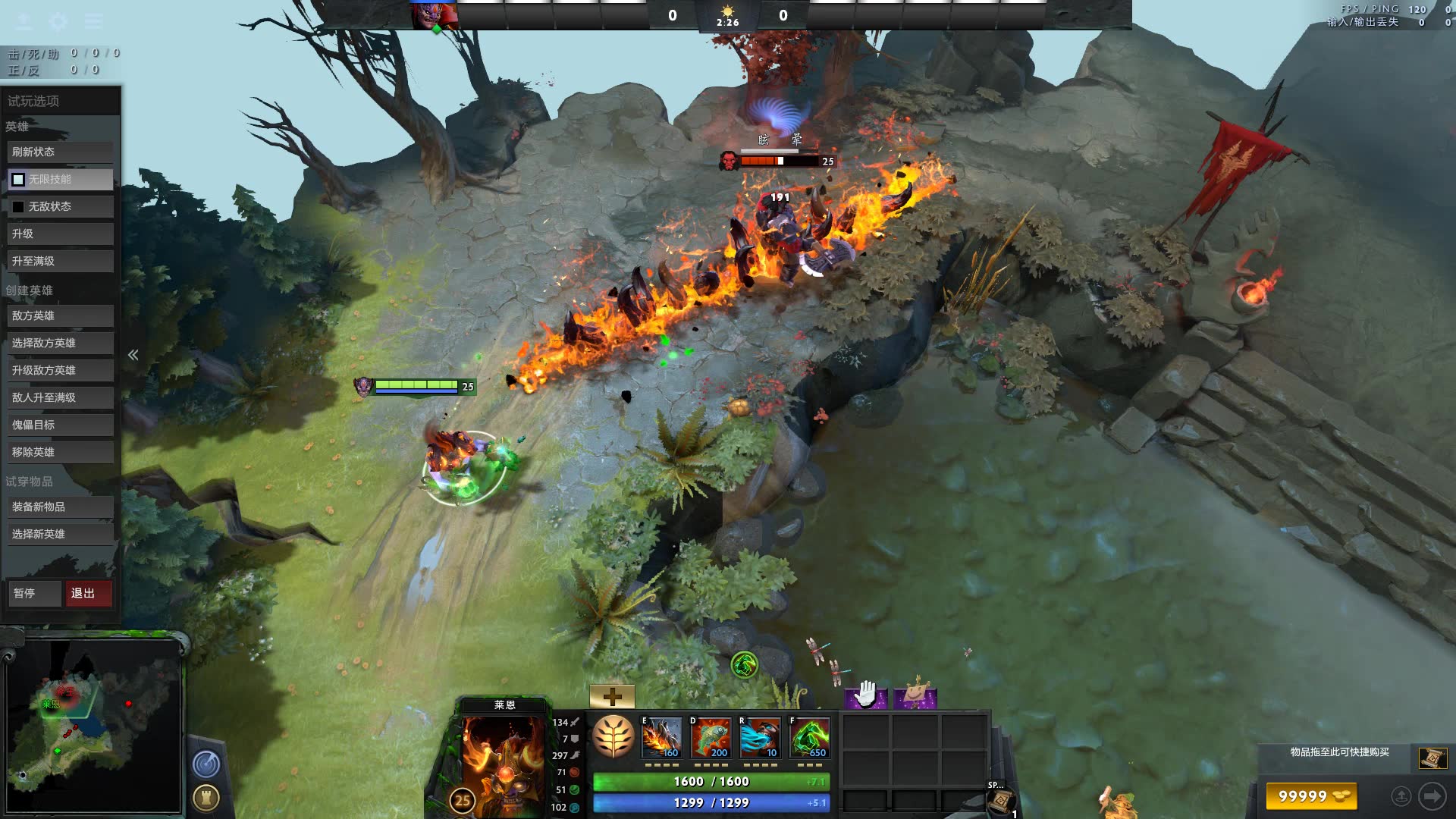Click on the minimap
Screen dimensions: 1456x819
pyautogui.click(x=93, y=726)
